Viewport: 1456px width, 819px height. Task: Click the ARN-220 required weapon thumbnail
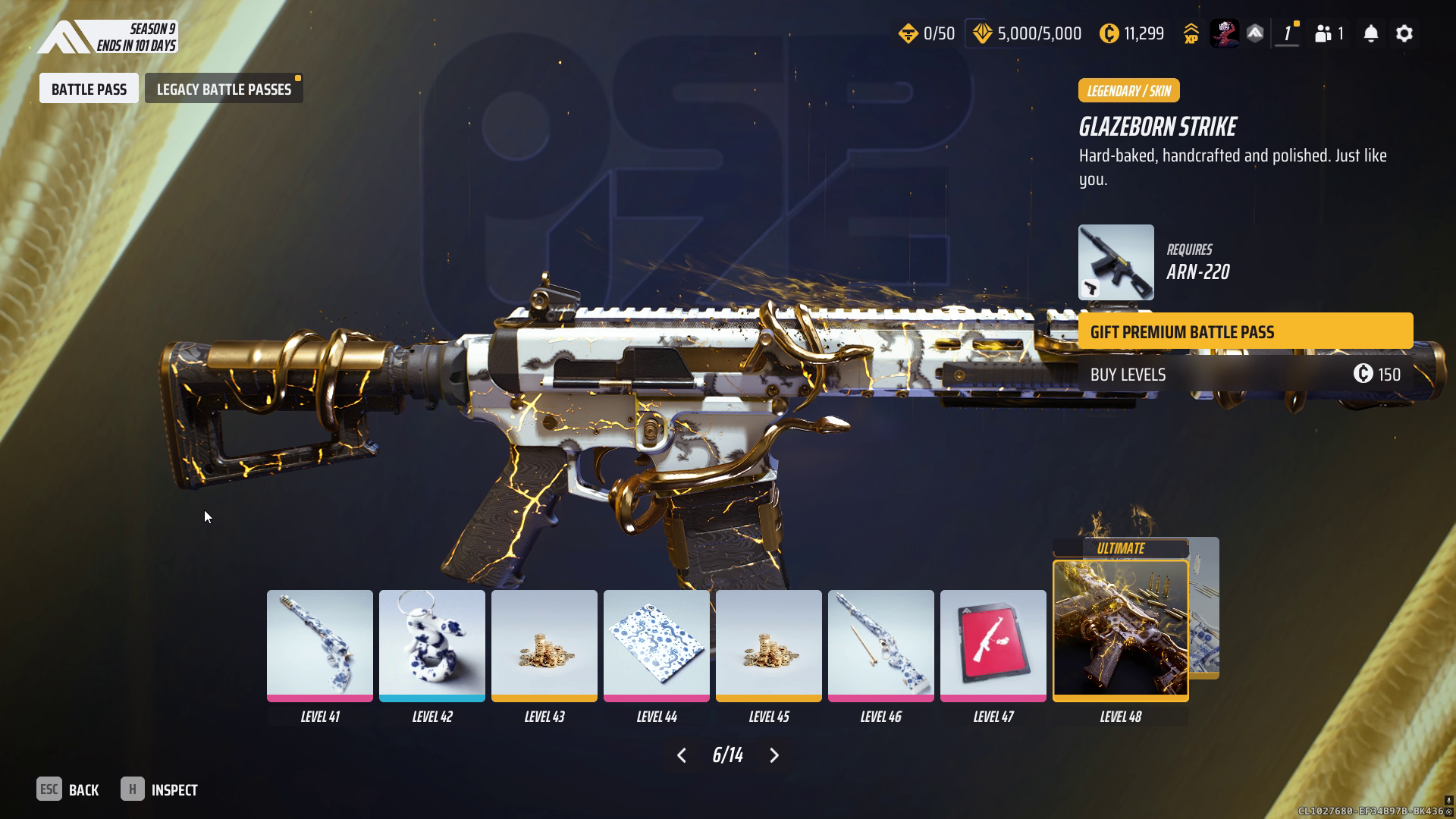coord(1116,262)
